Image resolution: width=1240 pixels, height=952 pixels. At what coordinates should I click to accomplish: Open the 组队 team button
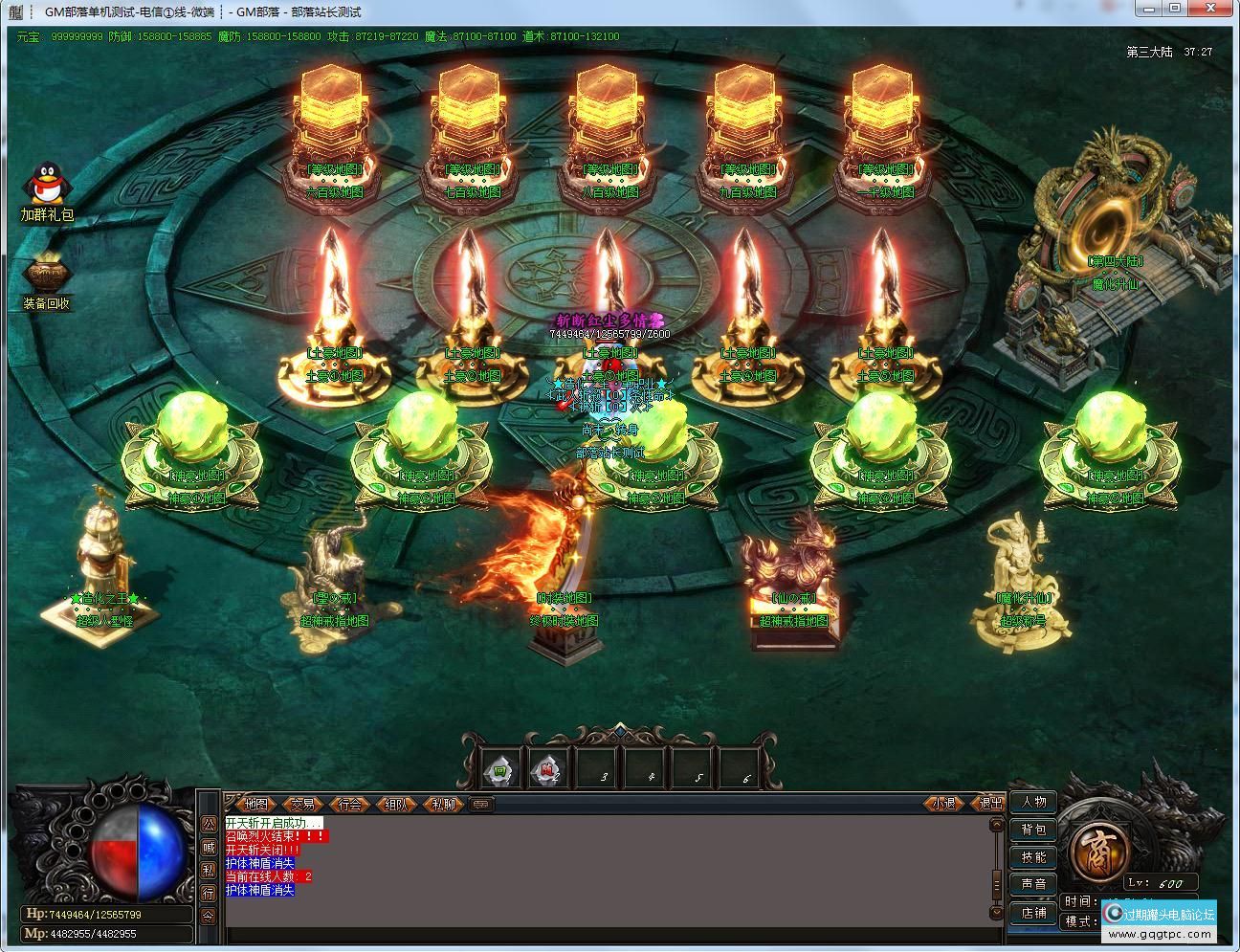coord(396,804)
